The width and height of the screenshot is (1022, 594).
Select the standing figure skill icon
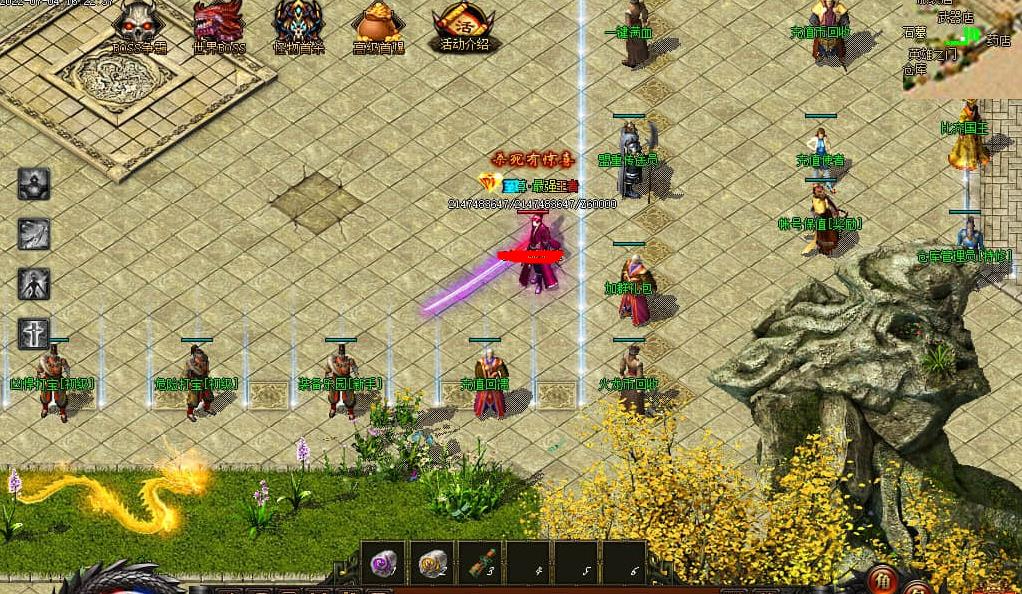click(34, 284)
